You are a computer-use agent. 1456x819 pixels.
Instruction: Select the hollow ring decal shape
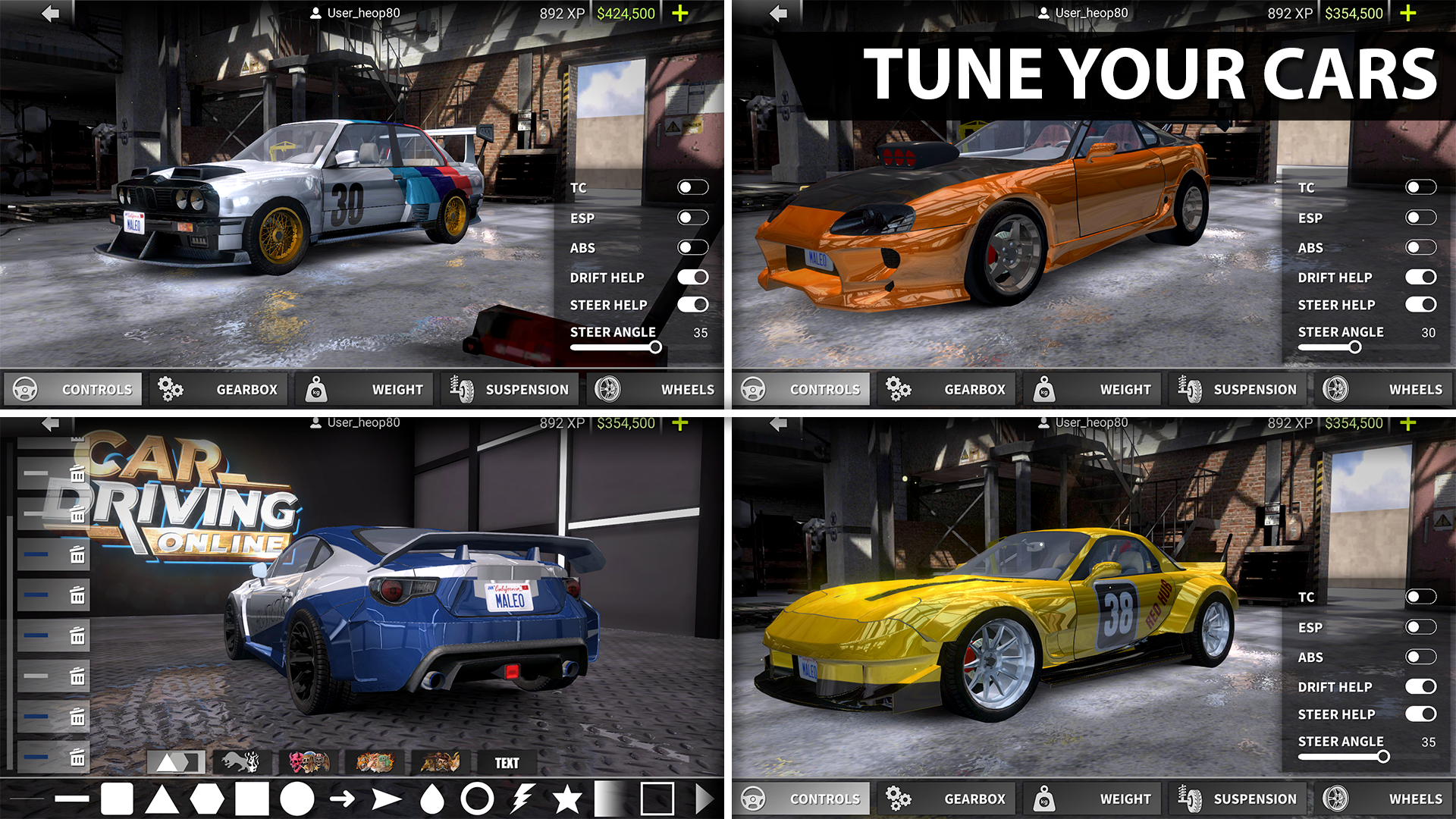[x=477, y=799]
